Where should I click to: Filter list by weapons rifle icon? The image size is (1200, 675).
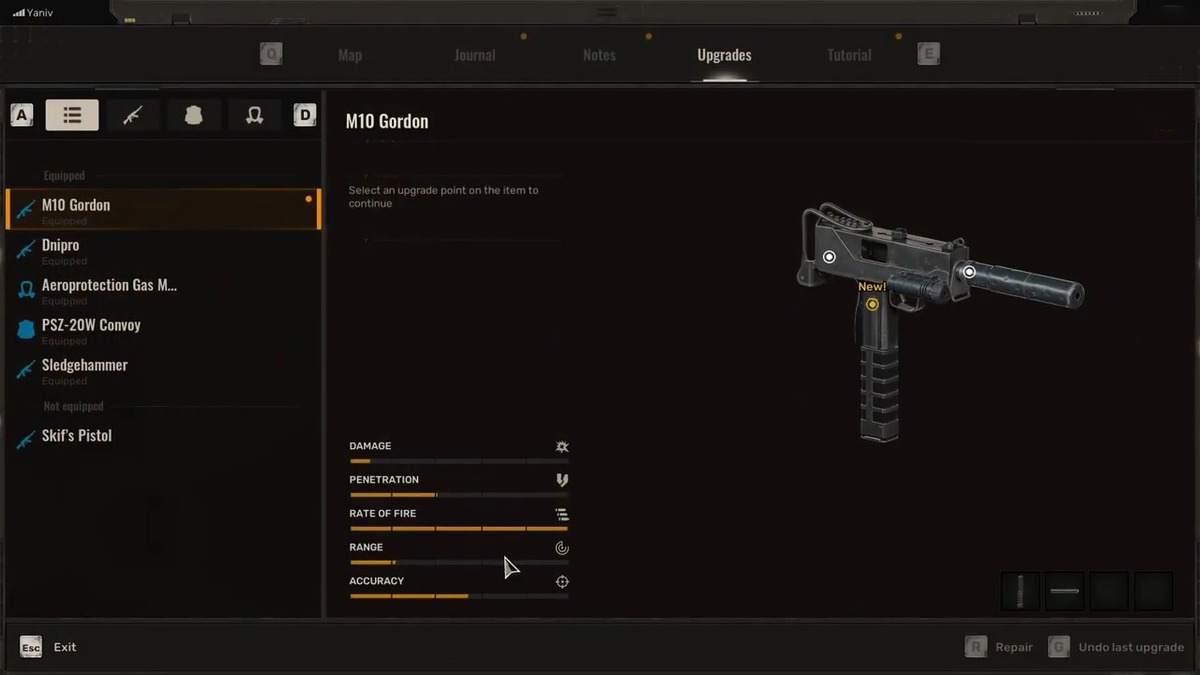tap(133, 115)
